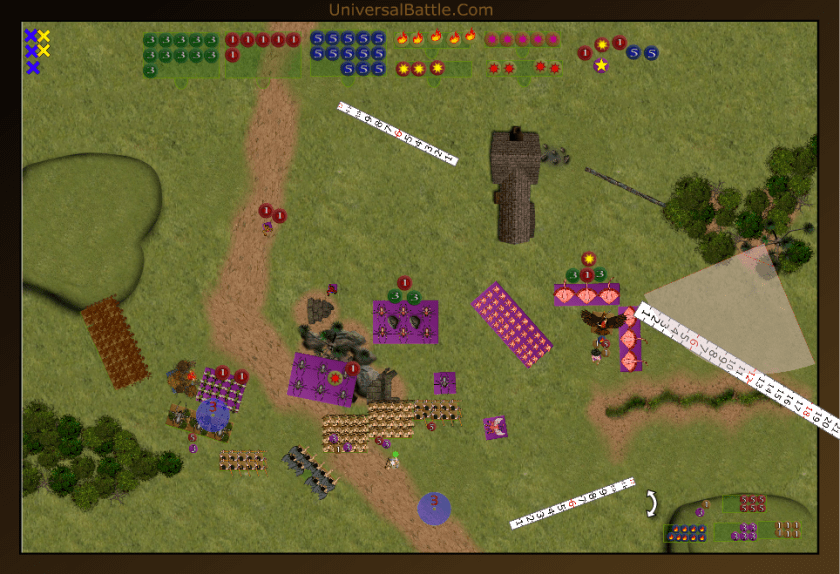Viewport: 840px width, 574px height.
Task: Click the white curved rotate arrows icon
Action: pyautogui.click(x=652, y=503)
